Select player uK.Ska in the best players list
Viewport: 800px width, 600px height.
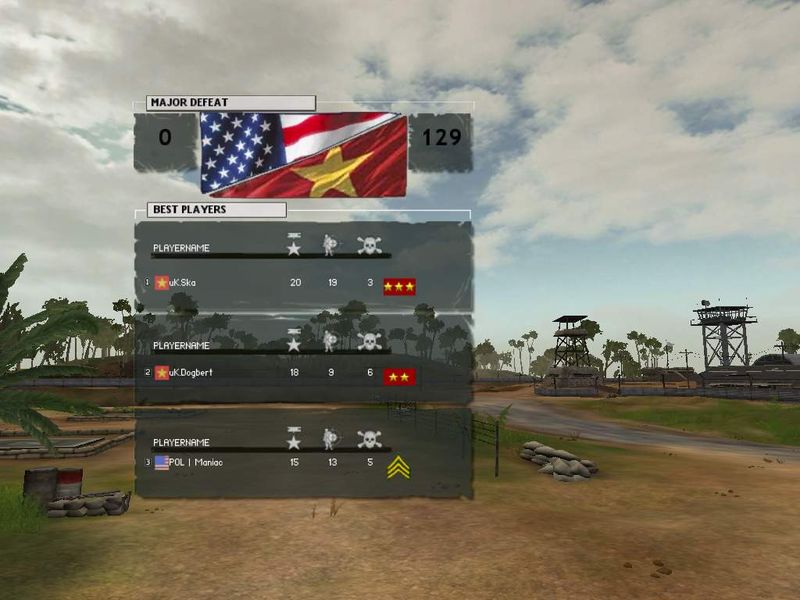pyautogui.click(x=183, y=283)
